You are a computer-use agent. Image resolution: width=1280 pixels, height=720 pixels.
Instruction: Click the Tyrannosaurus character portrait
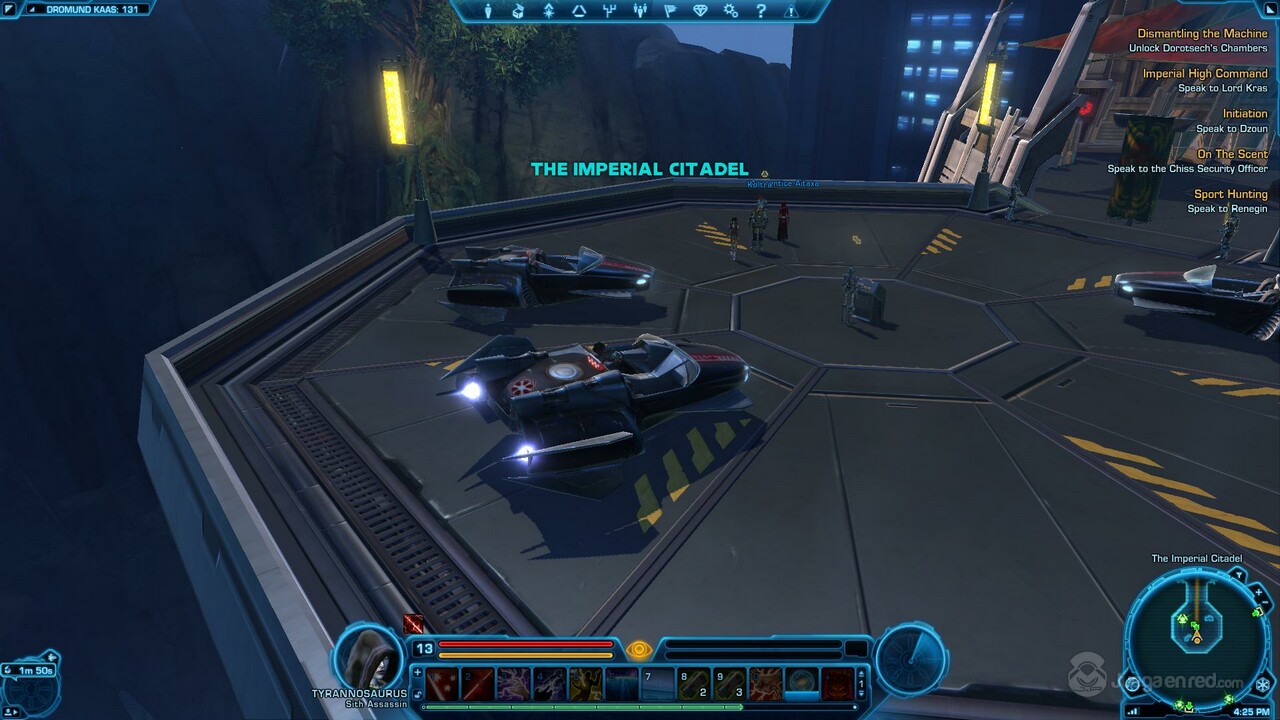pos(368,657)
